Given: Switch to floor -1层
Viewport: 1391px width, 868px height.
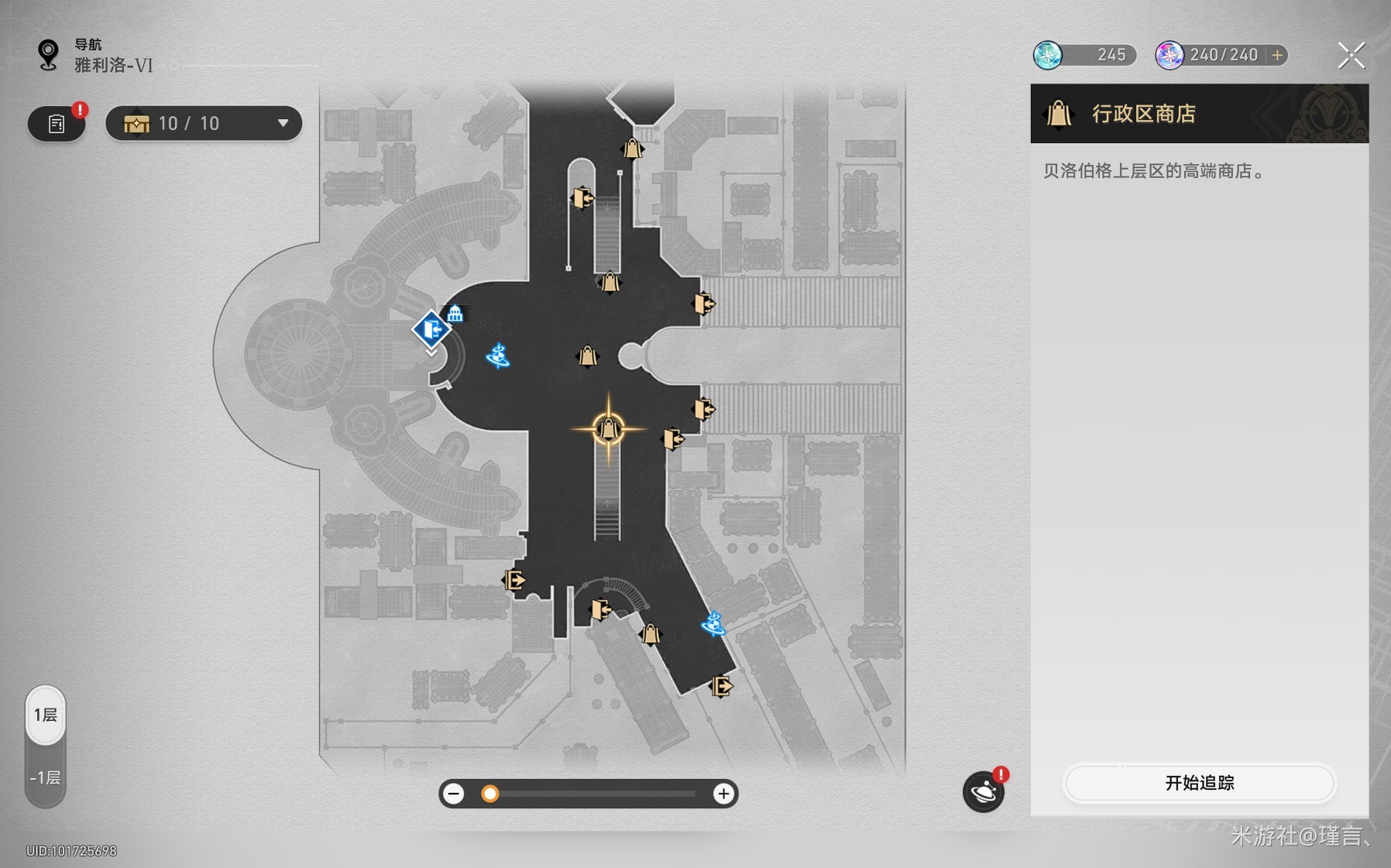Looking at the screenshot, I should (46, 777).
